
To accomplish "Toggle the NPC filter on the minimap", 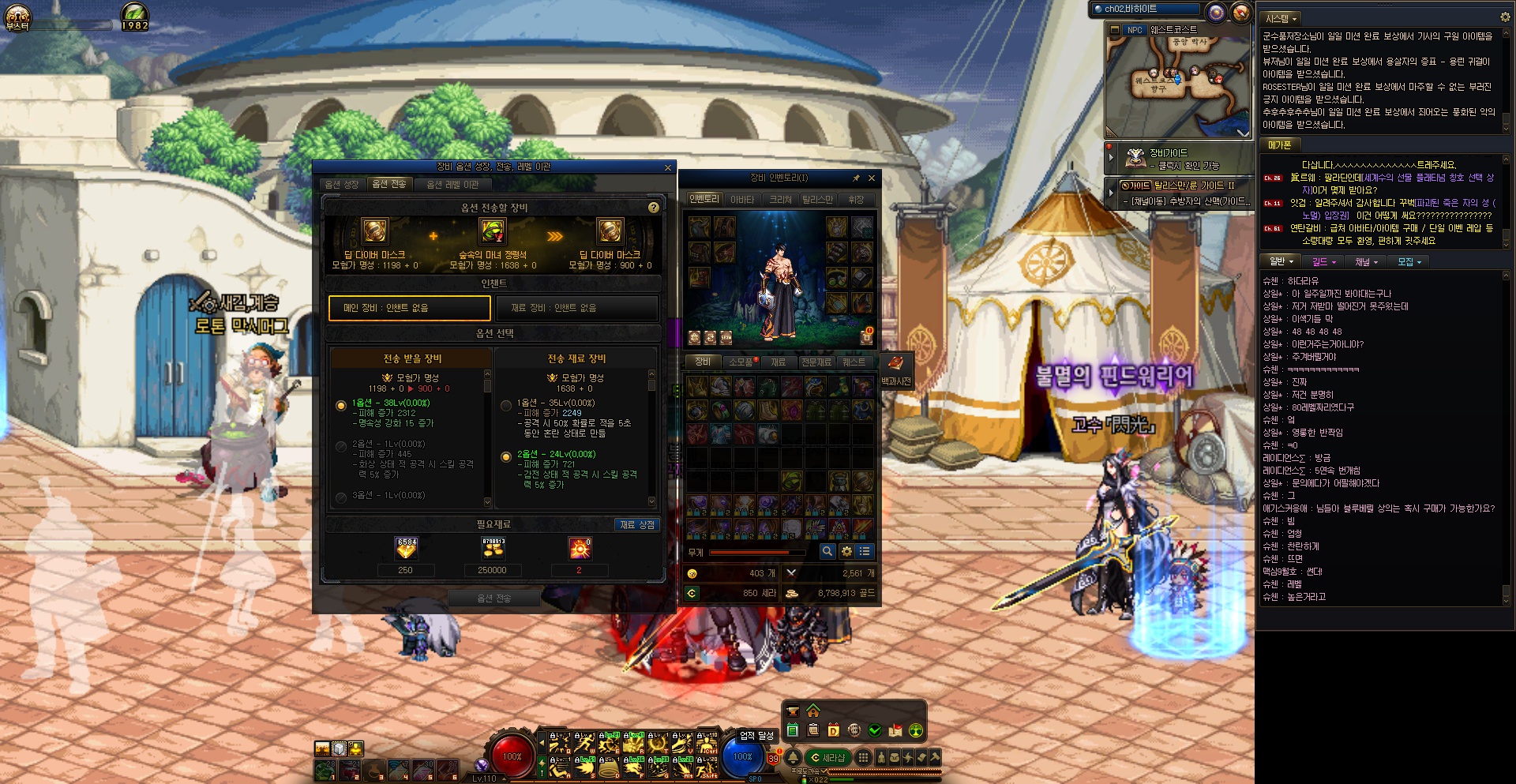I will coord(1135,30).
